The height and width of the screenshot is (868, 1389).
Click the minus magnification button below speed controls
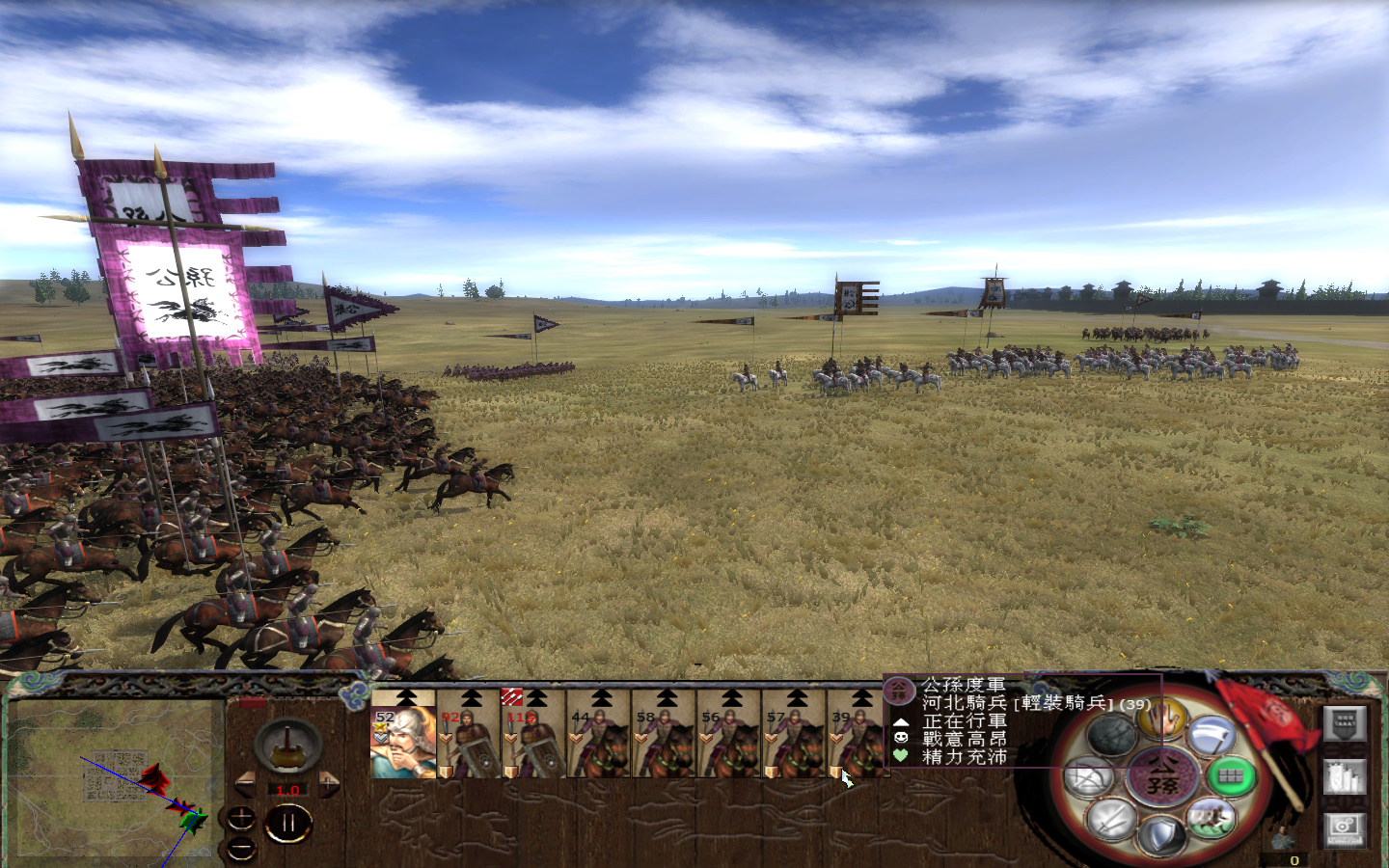click(241, 849)
